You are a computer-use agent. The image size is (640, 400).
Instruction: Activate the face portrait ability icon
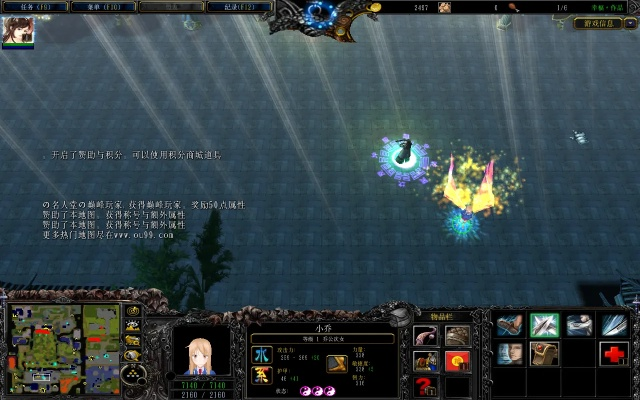[511, 354]
